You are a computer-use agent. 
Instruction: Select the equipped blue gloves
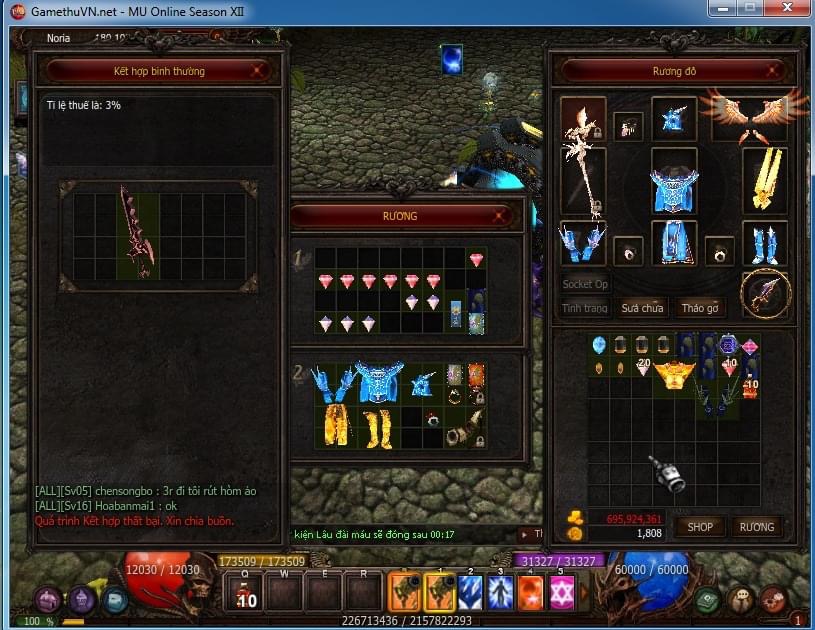point(583,243)
